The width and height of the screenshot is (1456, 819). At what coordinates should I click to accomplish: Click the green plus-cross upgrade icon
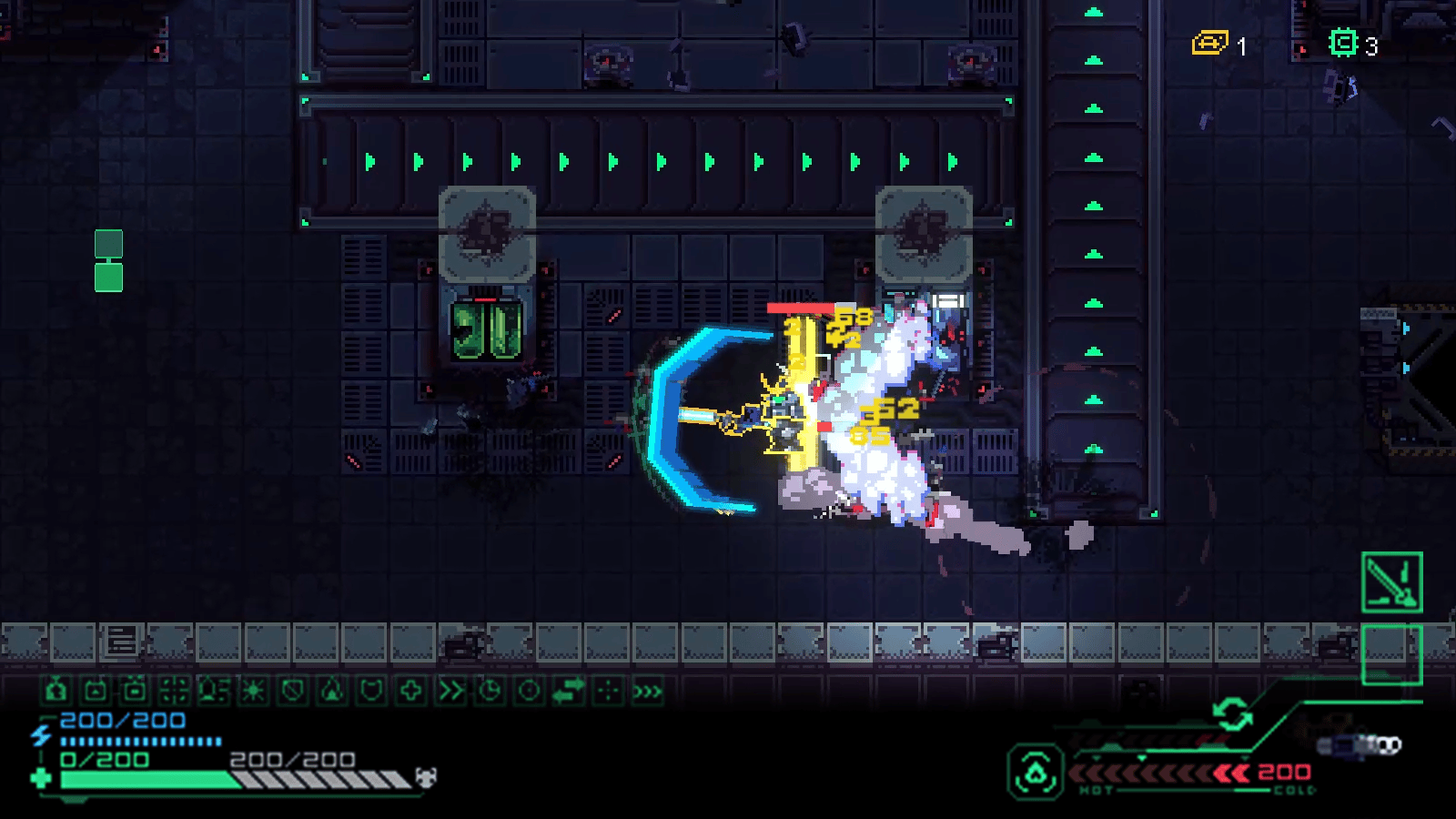(410, 692)
